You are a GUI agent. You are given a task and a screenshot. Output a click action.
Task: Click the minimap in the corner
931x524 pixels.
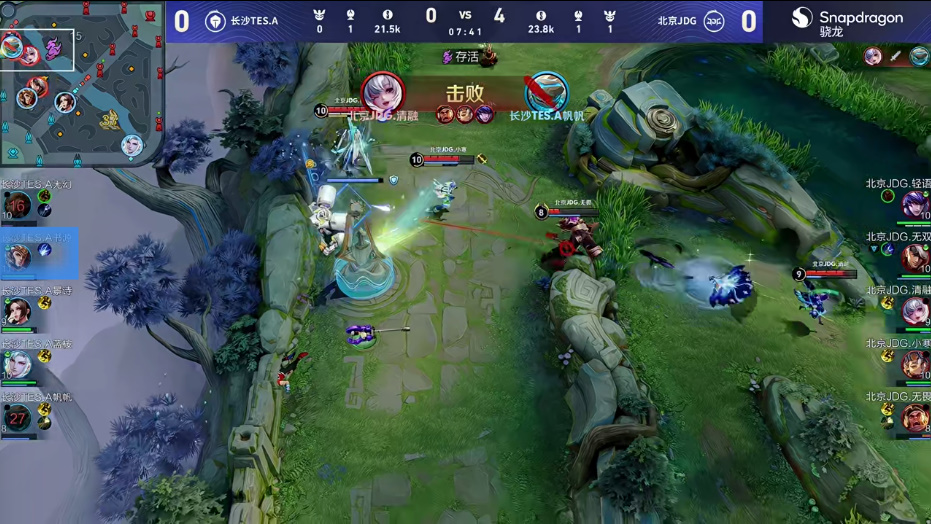(82, 82)
